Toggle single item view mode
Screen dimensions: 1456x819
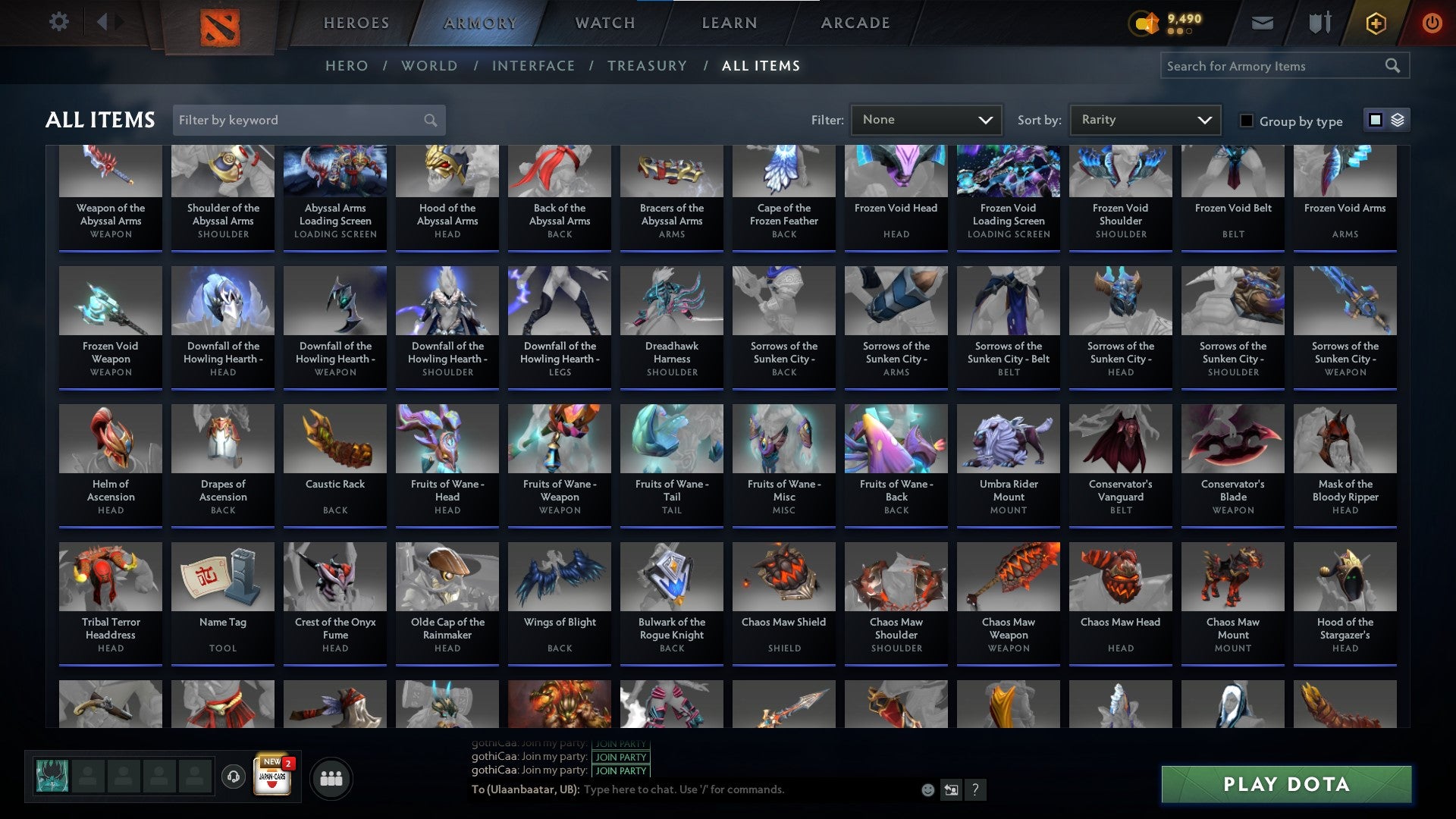tap(1375, 120)
